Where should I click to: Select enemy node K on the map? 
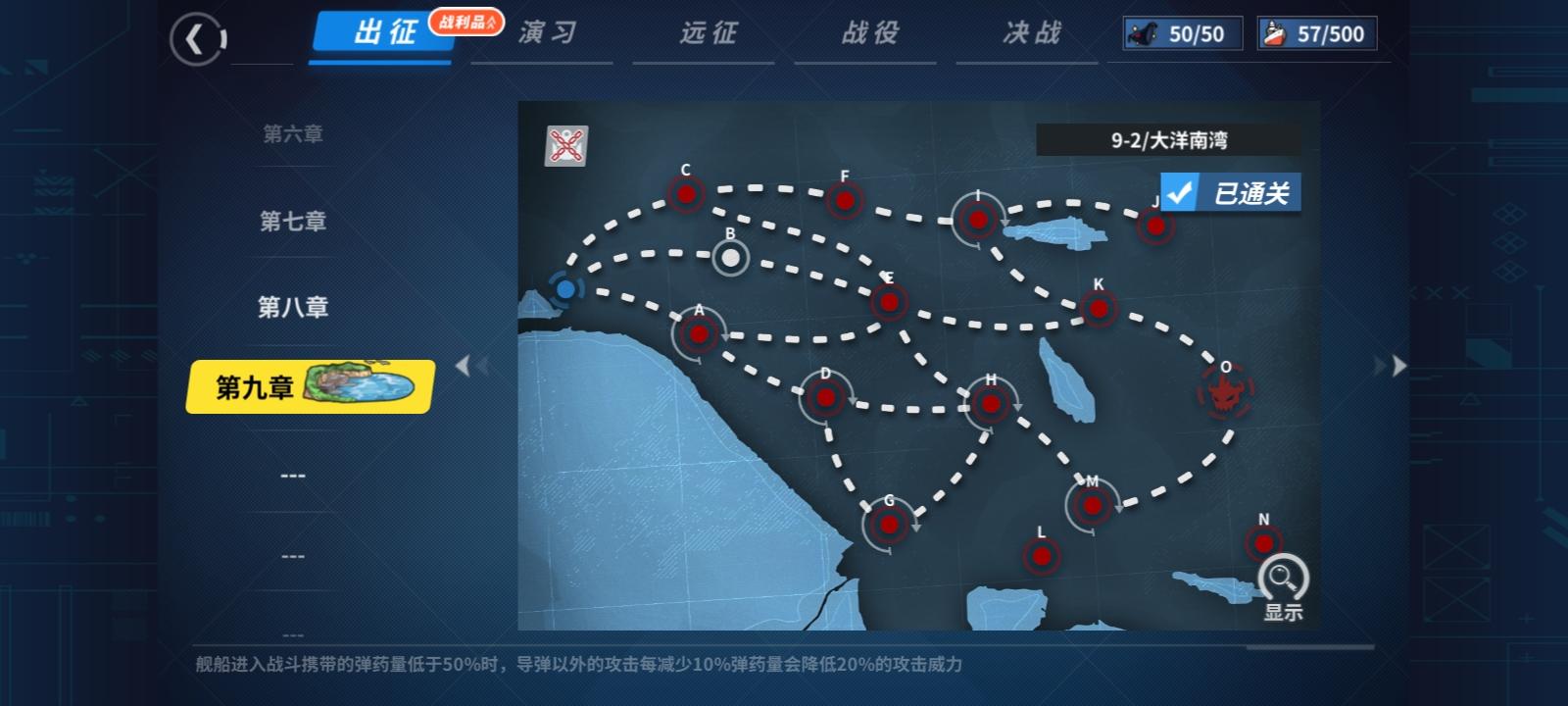[x=1098, y=307]
